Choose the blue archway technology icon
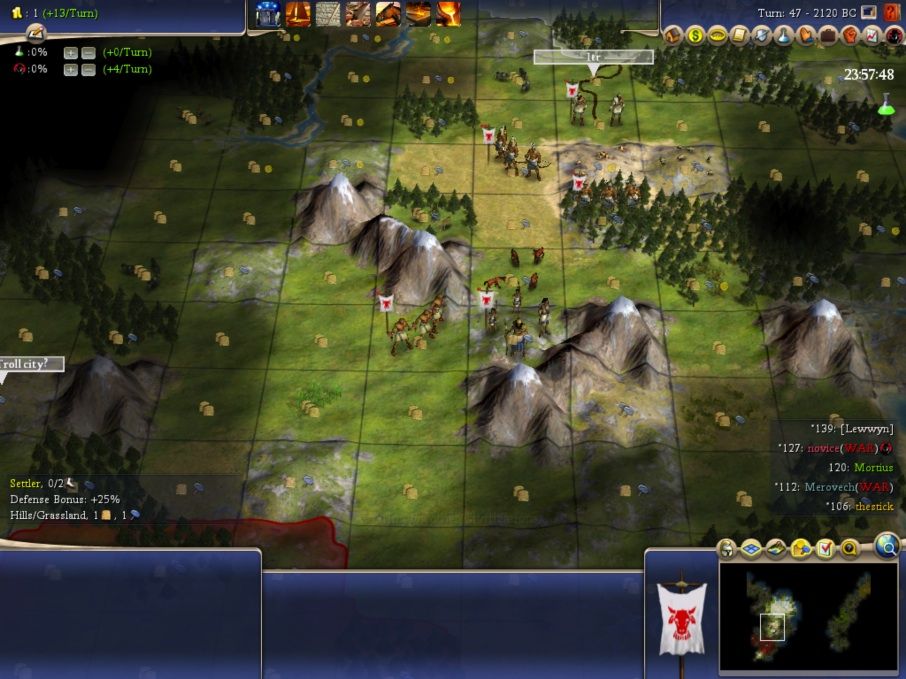This screenshot has height=679, width=906. [x=268, y=13]
